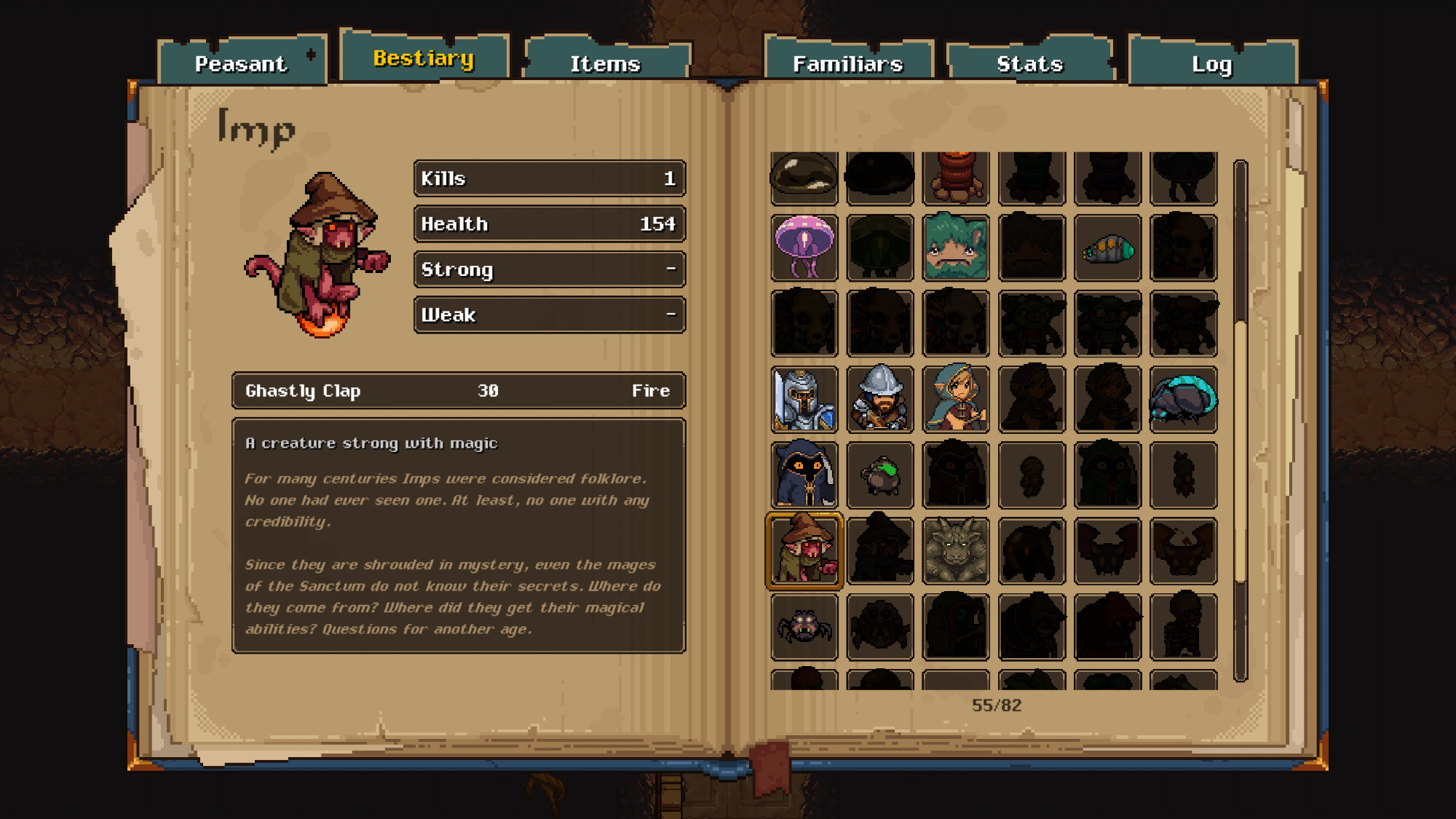
Task: Open the Familiars tab
Action: pyautogui.click(x=848, y=64)
